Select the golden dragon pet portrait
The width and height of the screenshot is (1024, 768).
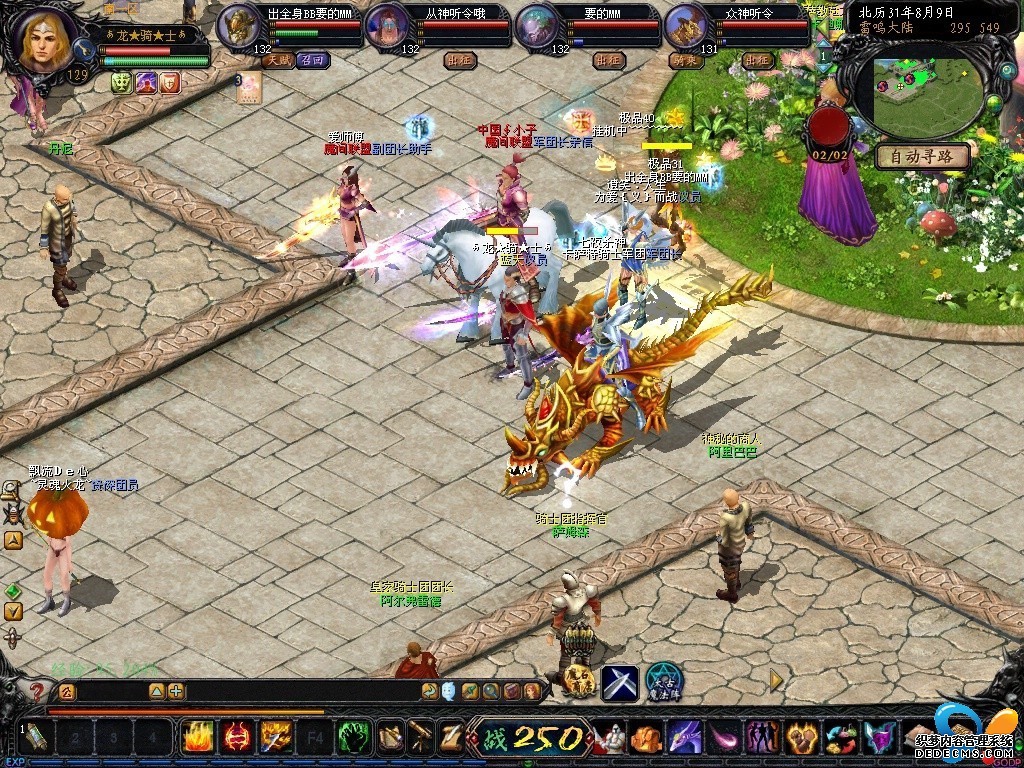pyautogui.click(x=686, y=26)
